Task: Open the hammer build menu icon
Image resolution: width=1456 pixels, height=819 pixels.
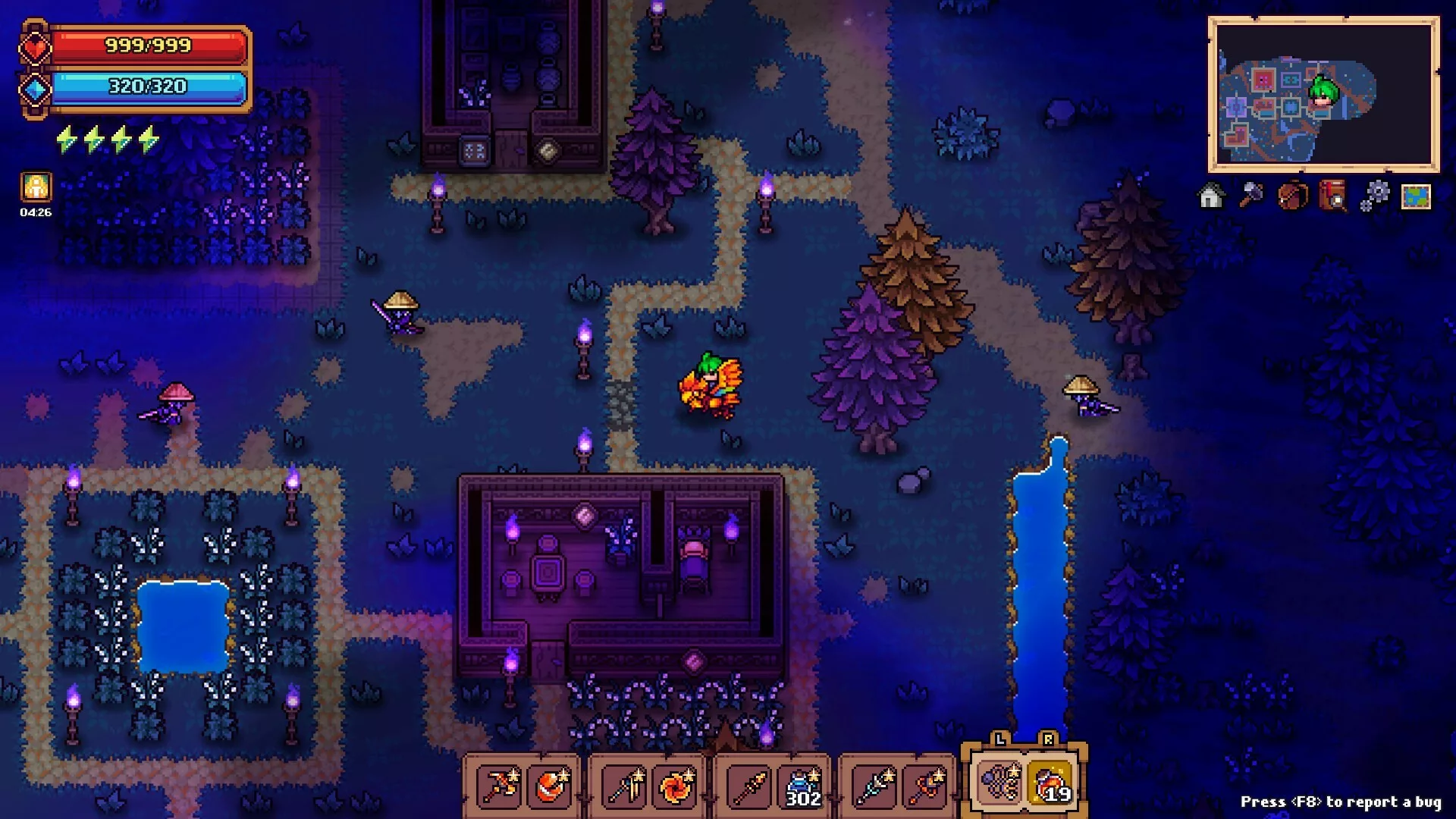Action: pyautogui.click(x=1251, y=196)
